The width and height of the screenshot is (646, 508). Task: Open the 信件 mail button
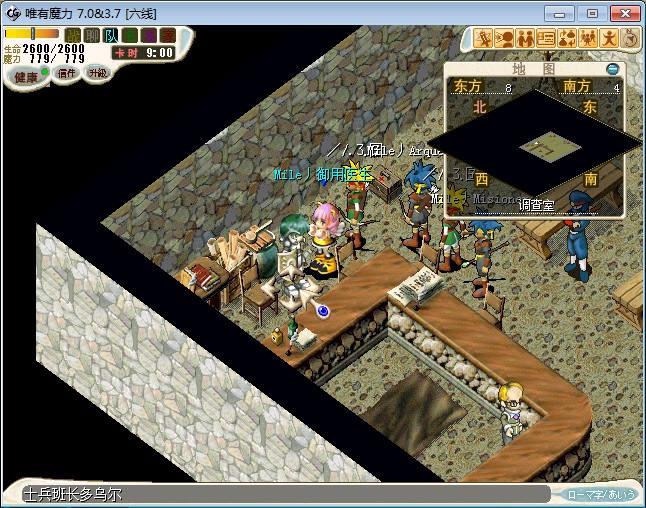67,73
